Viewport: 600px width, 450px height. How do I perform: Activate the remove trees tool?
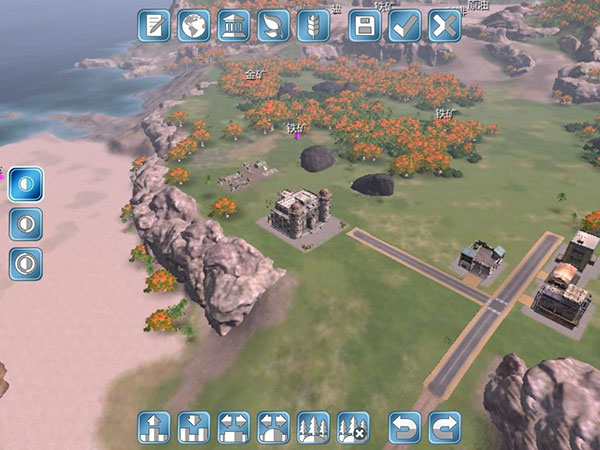[x=353, y=428]
